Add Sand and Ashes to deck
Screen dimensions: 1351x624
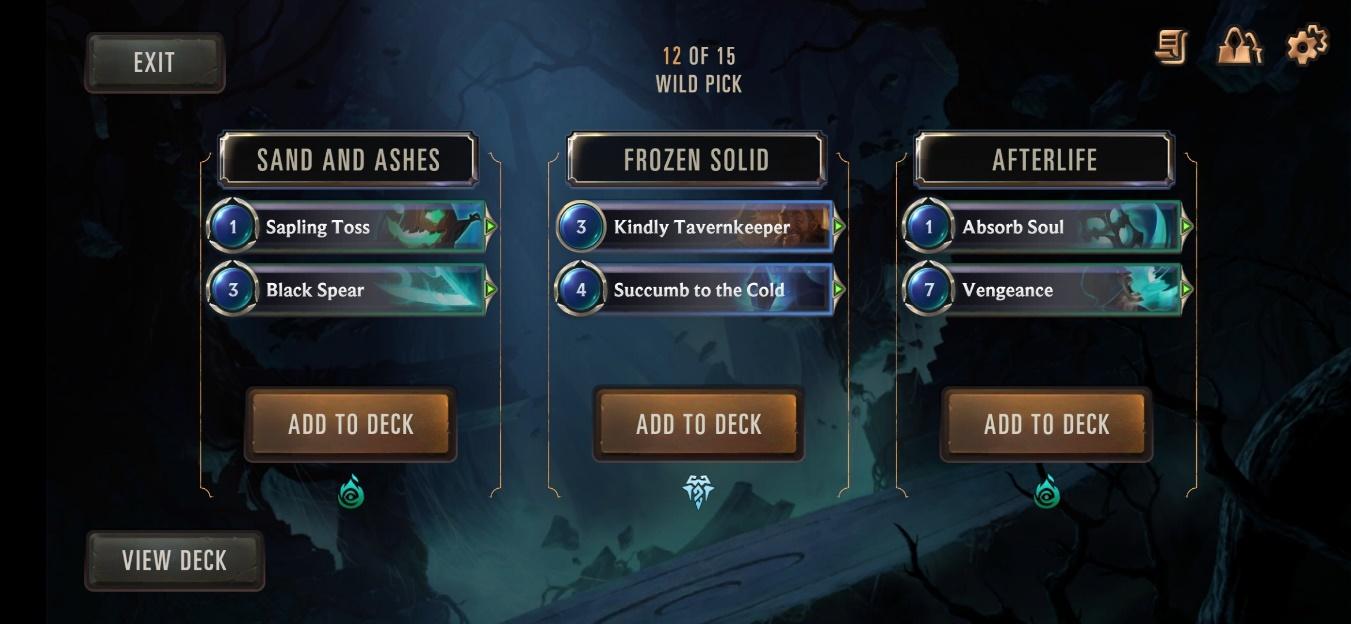350,424
